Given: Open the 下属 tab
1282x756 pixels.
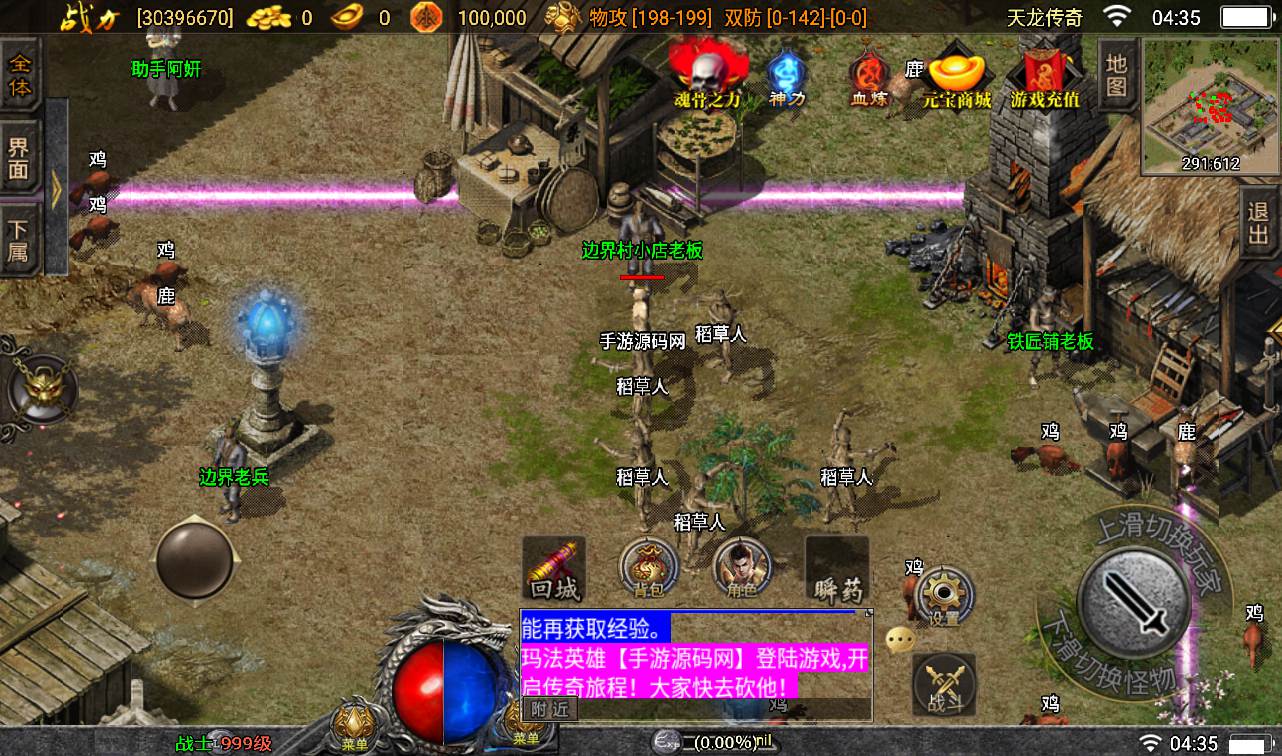Looking at the screenshot, I should pyautogui.click(x=20, y=238).
